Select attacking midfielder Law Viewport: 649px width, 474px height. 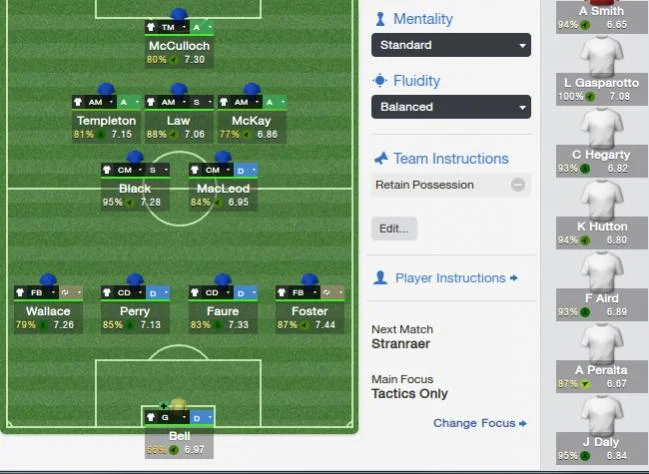178,120
